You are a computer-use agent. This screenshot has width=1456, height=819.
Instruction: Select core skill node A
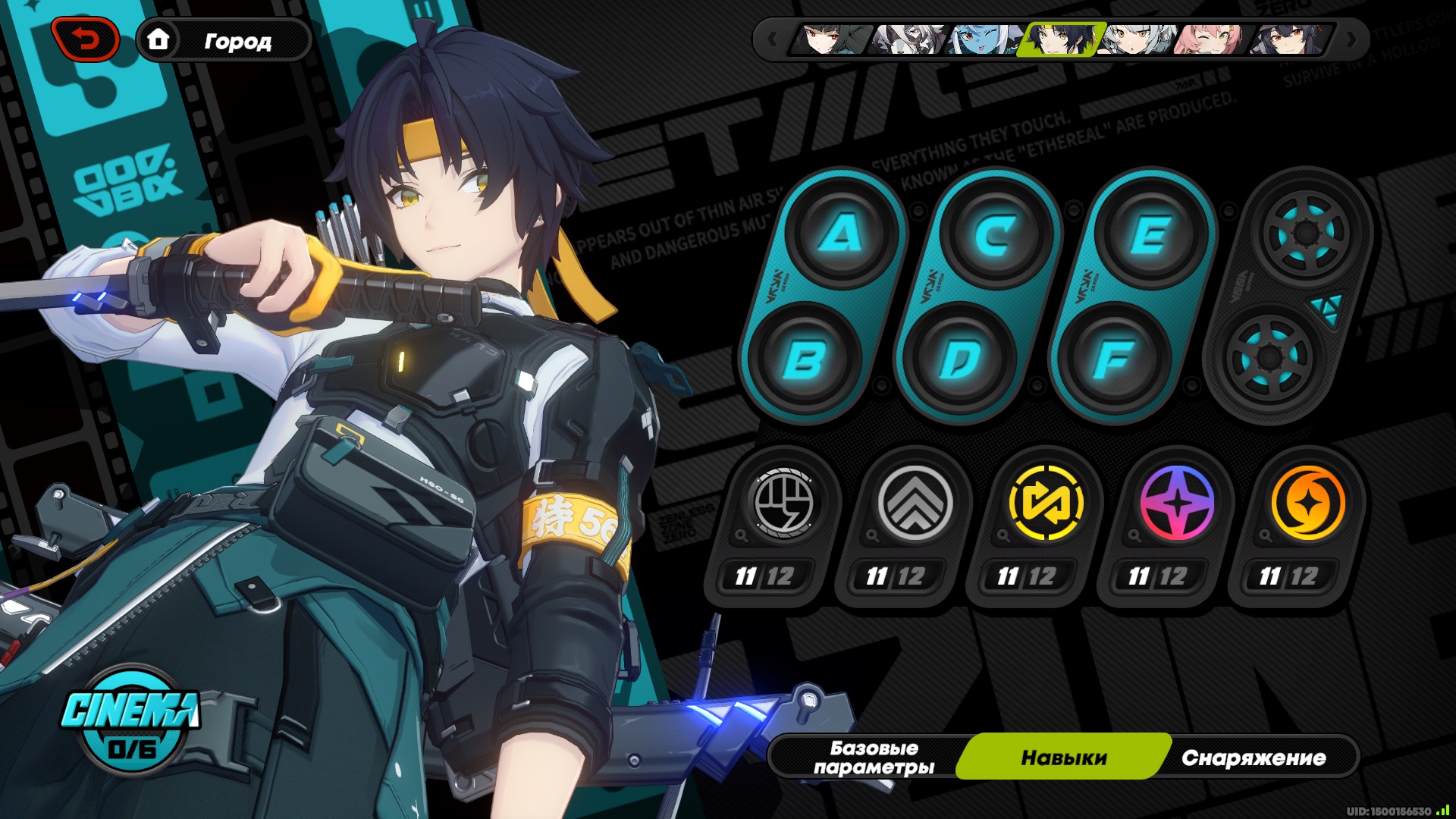coord(841,233)
